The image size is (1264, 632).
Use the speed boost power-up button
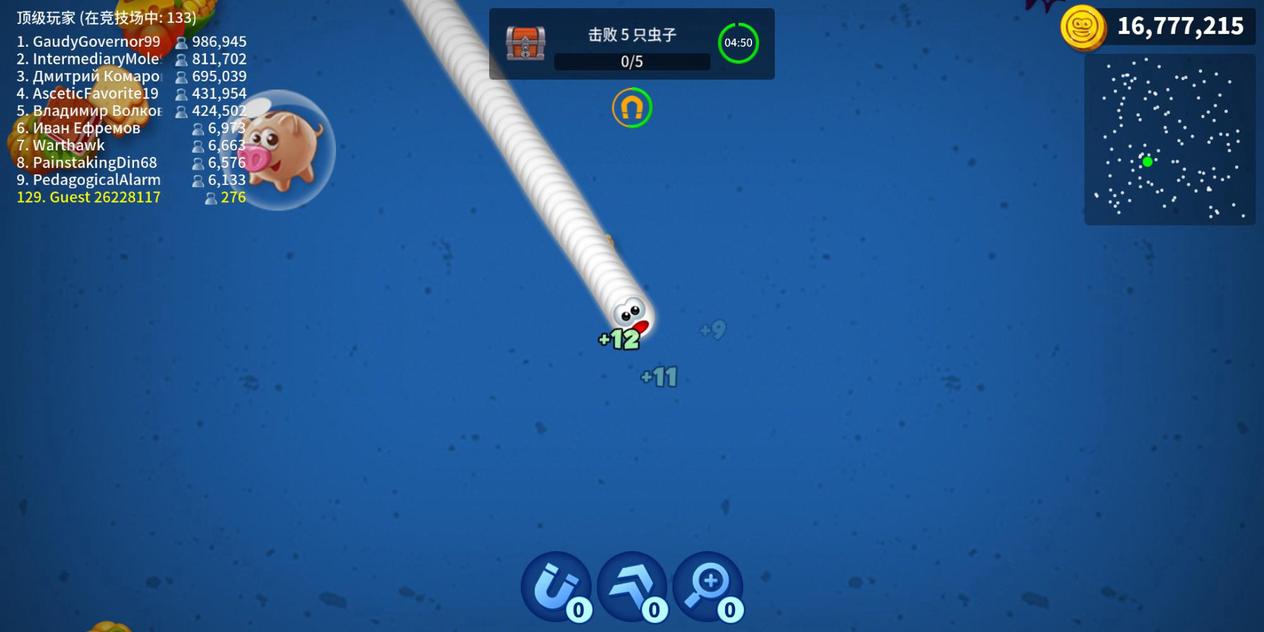pyautogui.click(x=631, y=586)
